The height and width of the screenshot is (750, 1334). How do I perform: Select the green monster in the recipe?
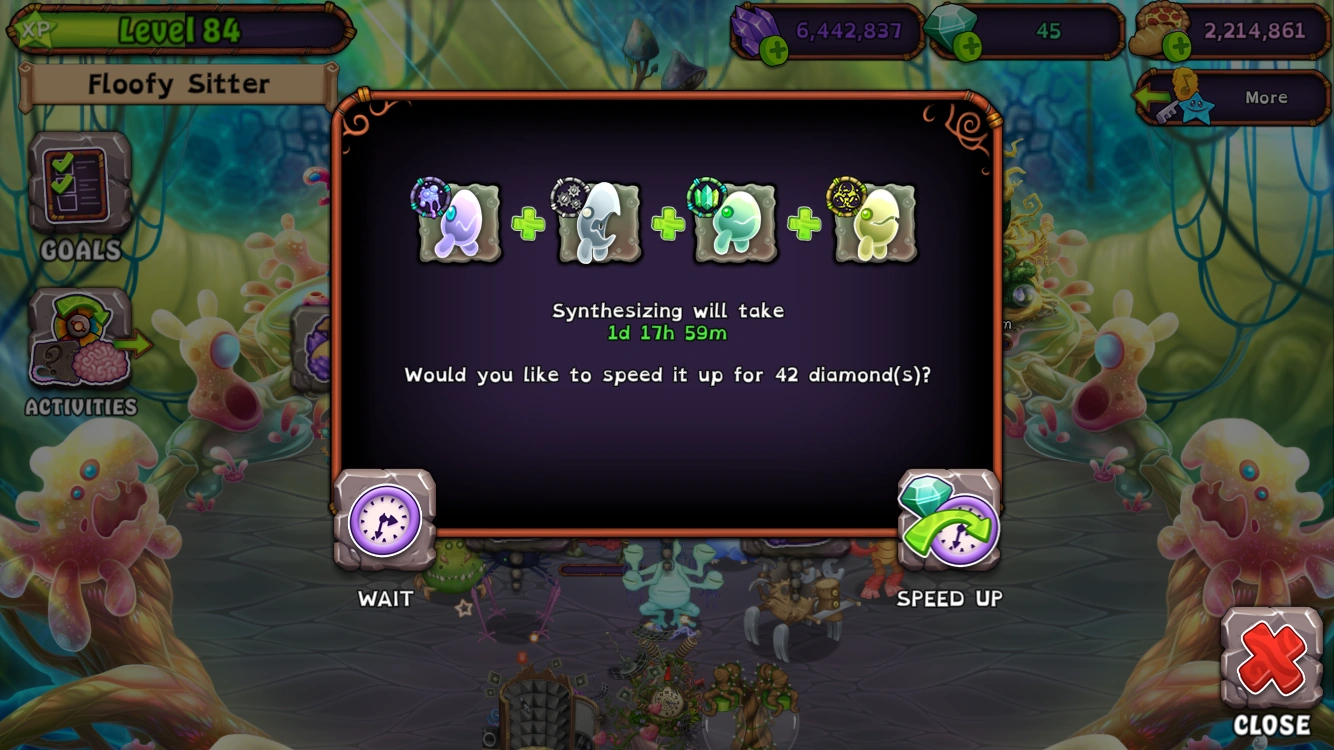pyautogui.click(x=736, y=222)
